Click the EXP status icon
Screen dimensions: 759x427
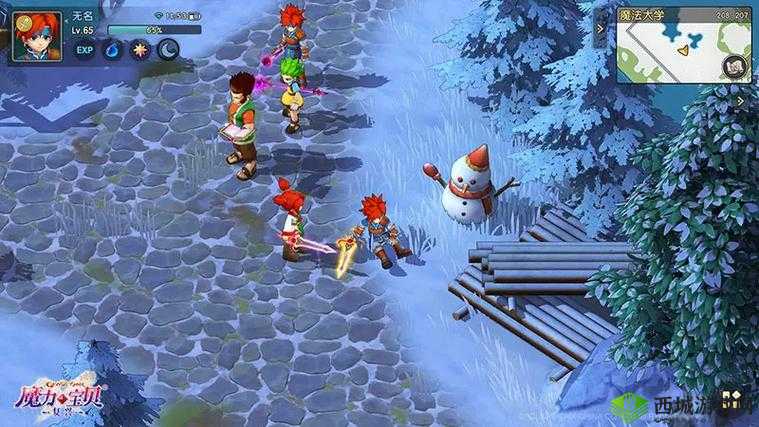click(x=85, y=49)
